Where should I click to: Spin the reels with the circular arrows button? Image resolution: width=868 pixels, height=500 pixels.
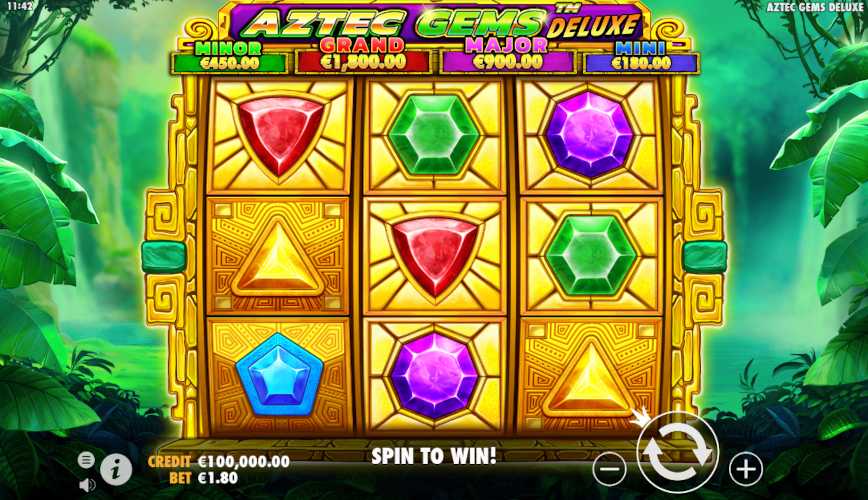coord(677,452)
